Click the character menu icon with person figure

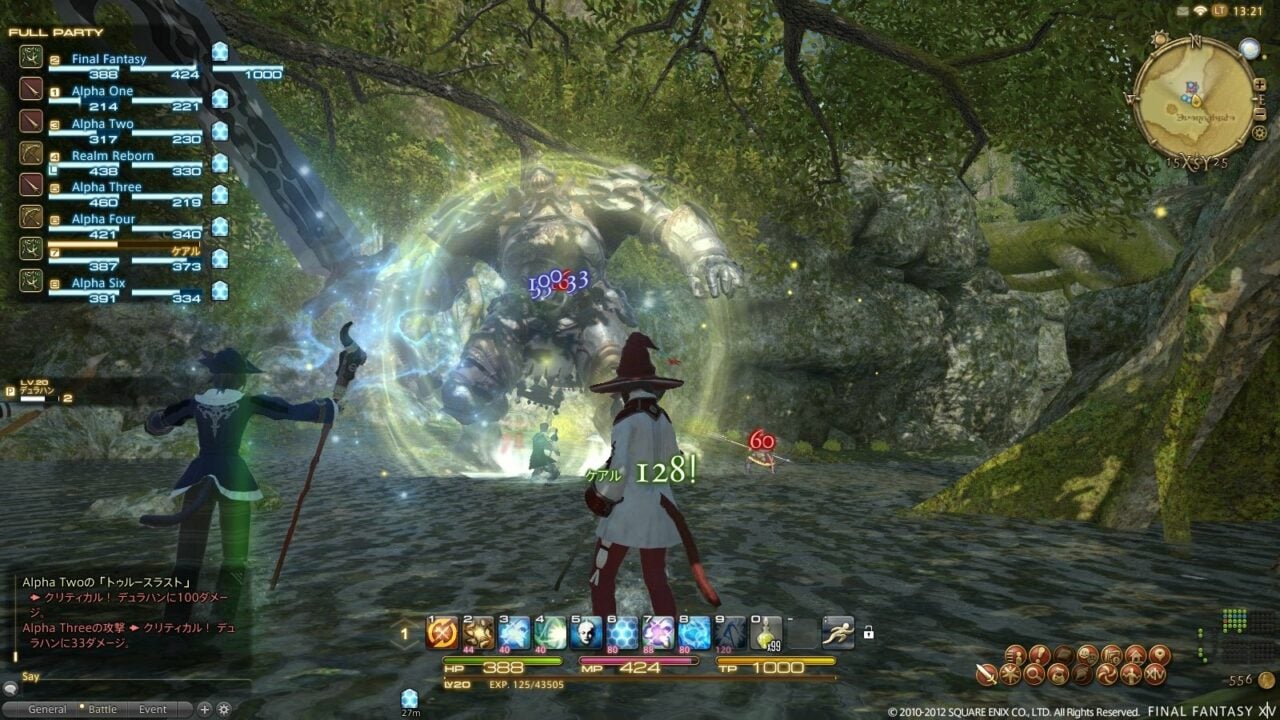click(x=1014, y=655)
